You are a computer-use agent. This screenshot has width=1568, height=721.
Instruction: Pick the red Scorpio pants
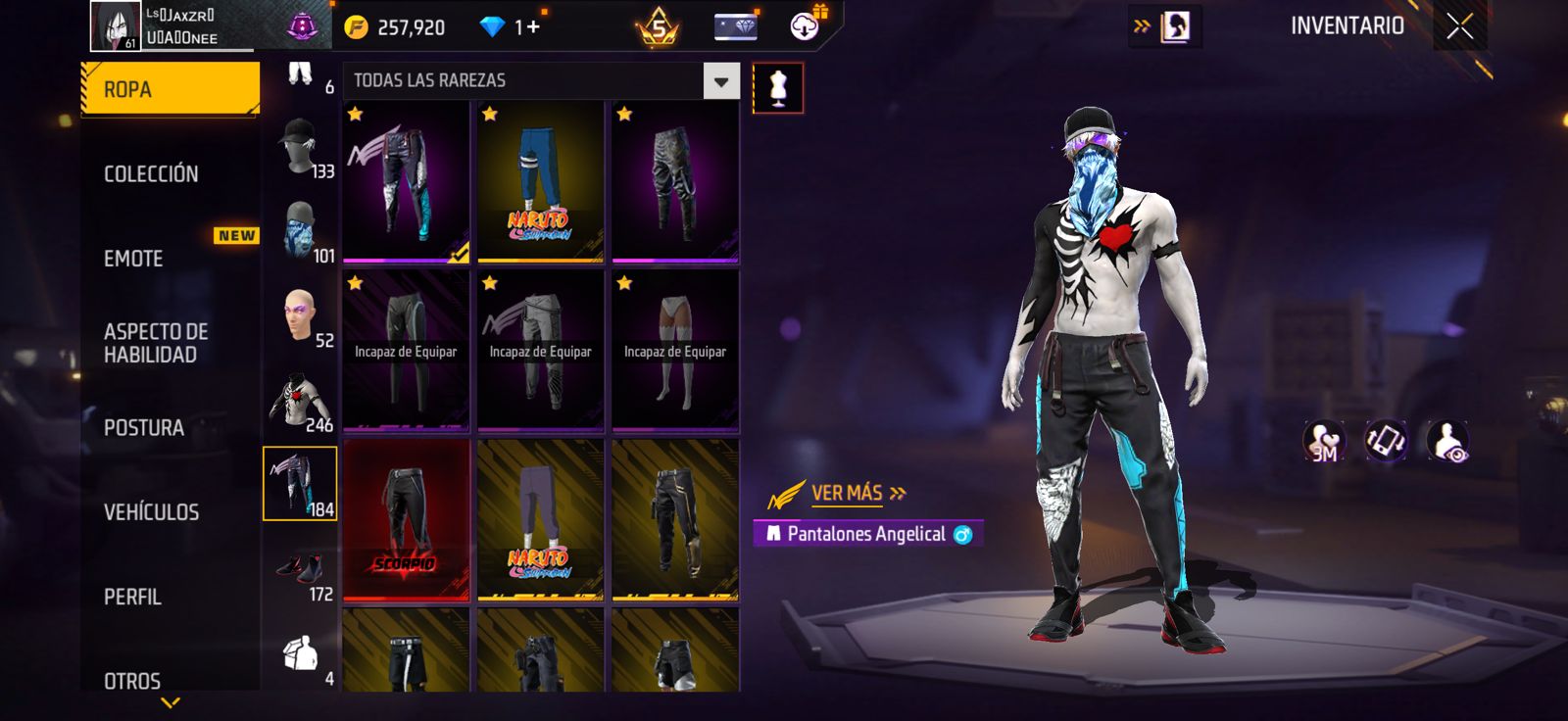point(406,519)
